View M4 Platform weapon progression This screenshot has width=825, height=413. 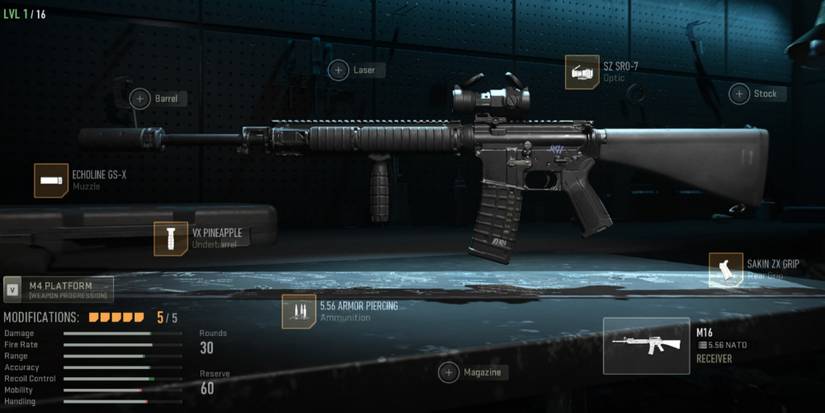click(58, 289)
